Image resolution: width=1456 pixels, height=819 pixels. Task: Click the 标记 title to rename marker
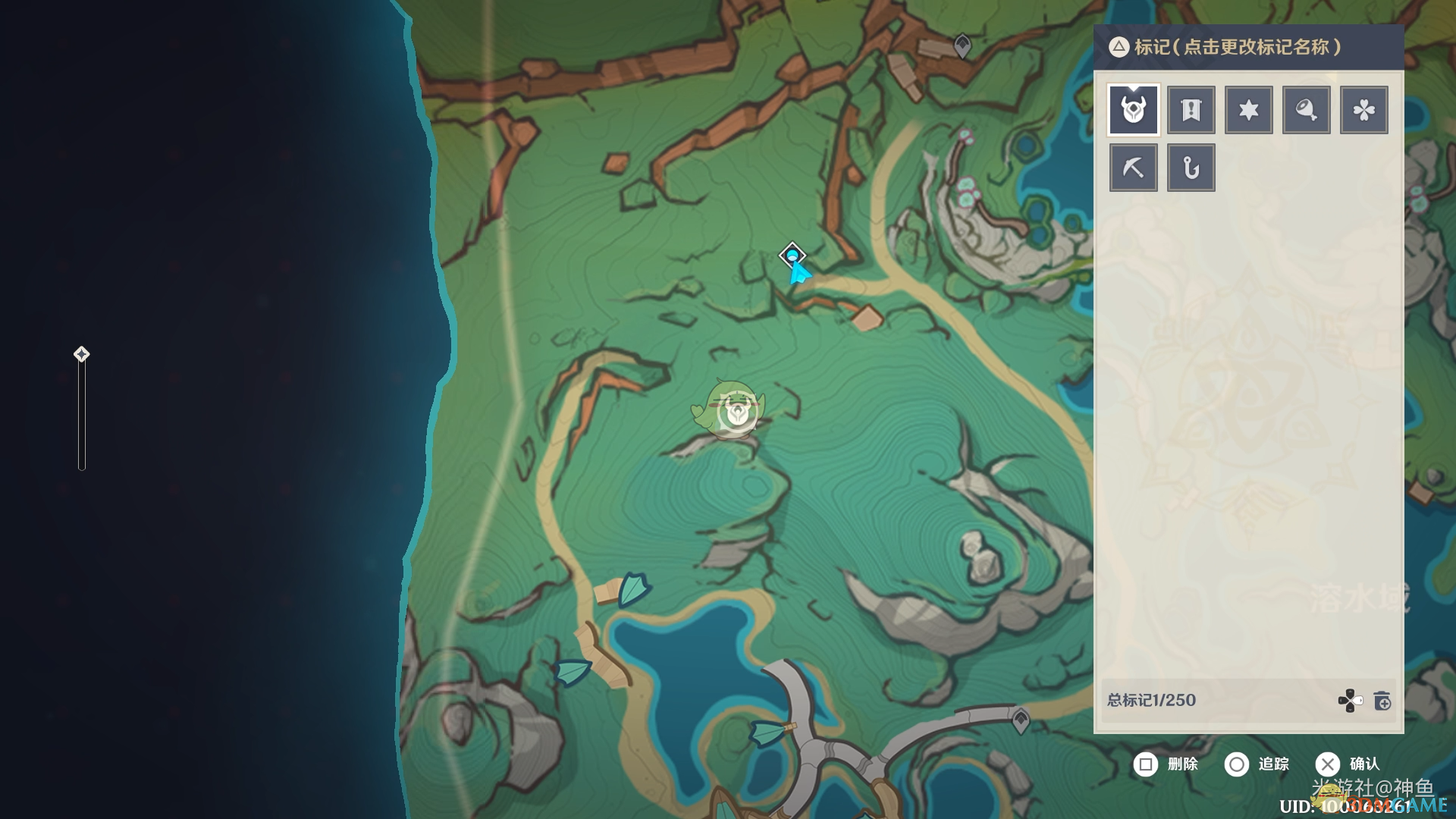1238,47
